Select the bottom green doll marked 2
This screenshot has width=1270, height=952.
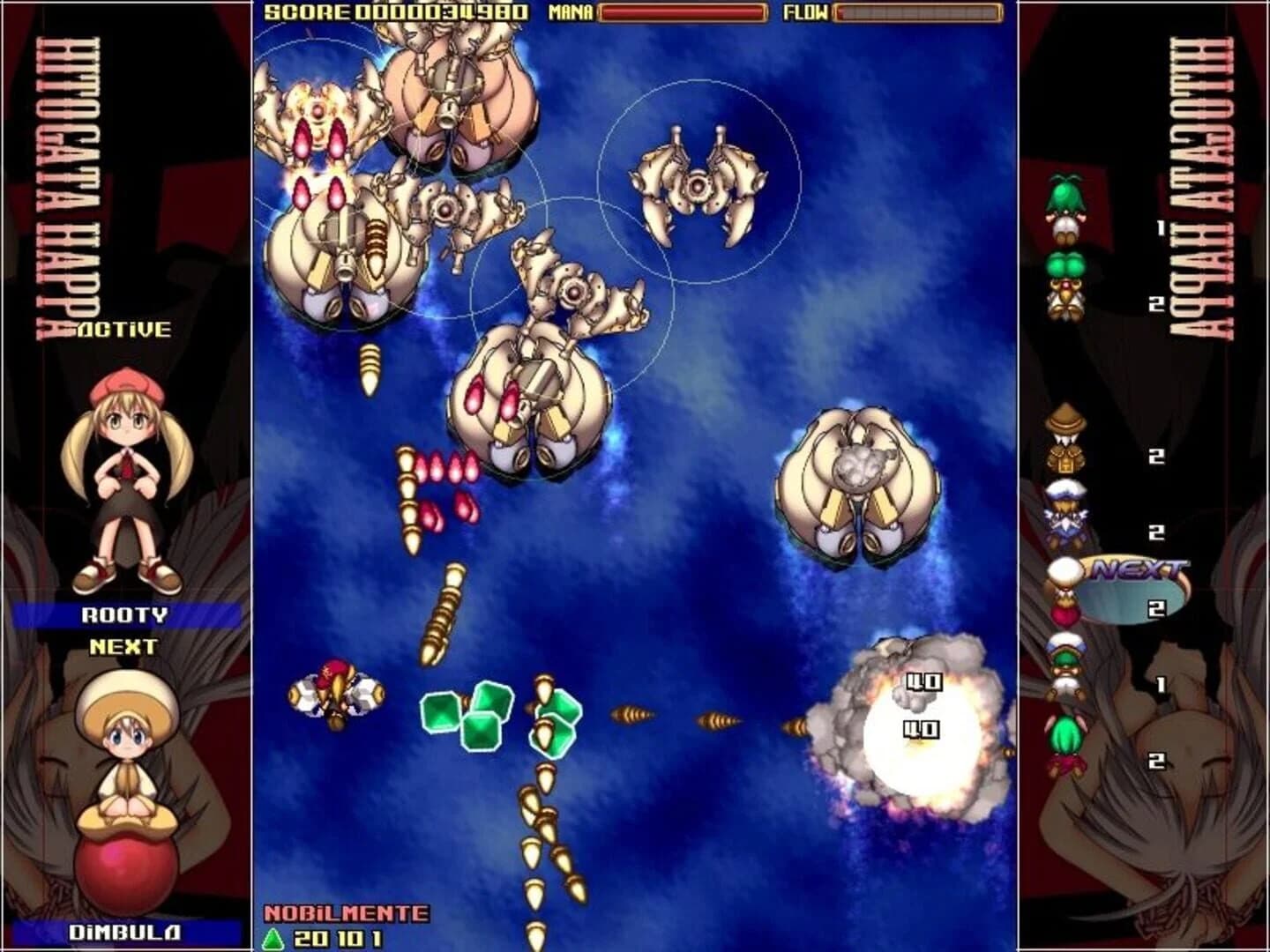[1063, 745]
